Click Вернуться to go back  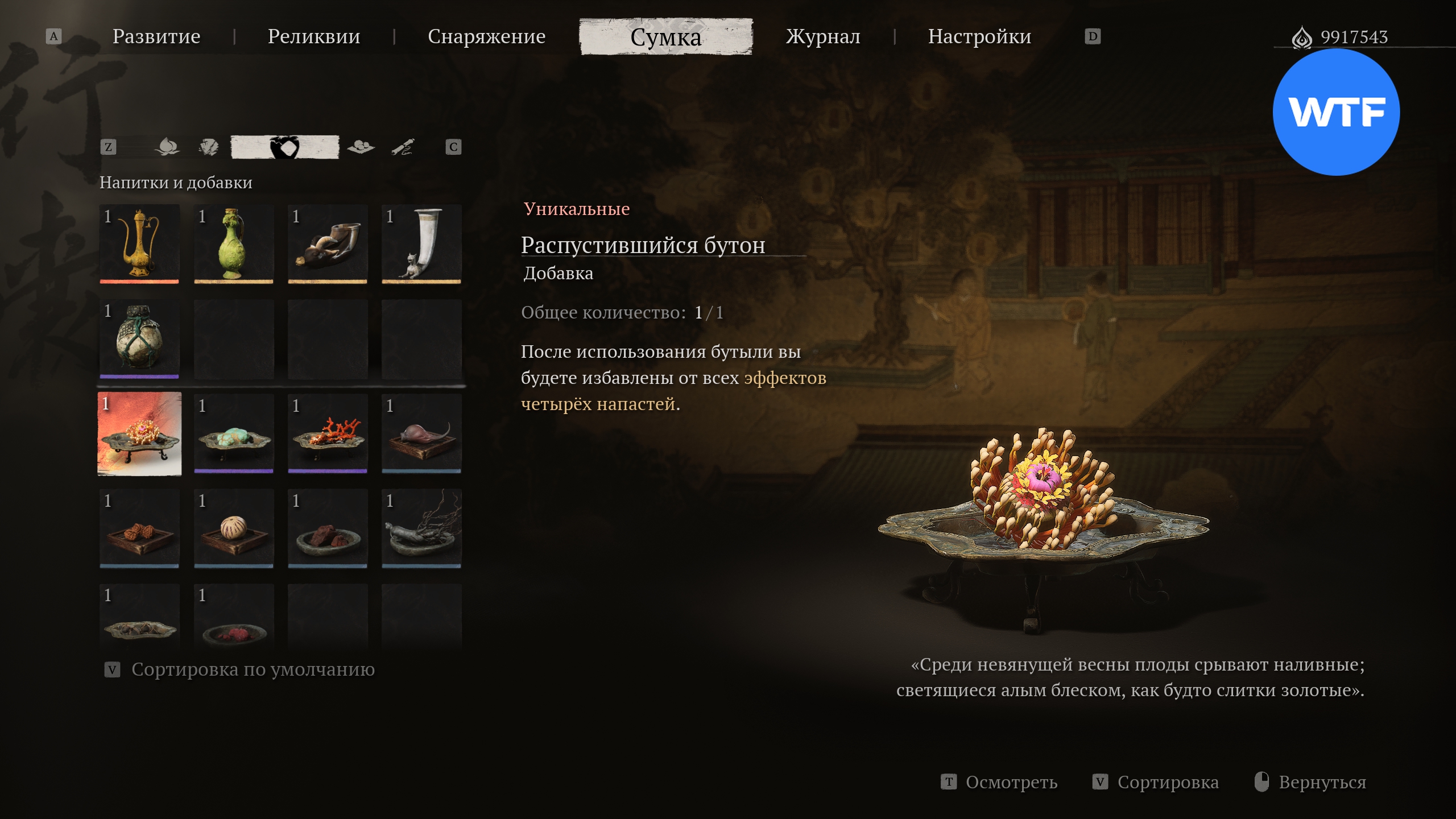click(x=1321, y=782)
